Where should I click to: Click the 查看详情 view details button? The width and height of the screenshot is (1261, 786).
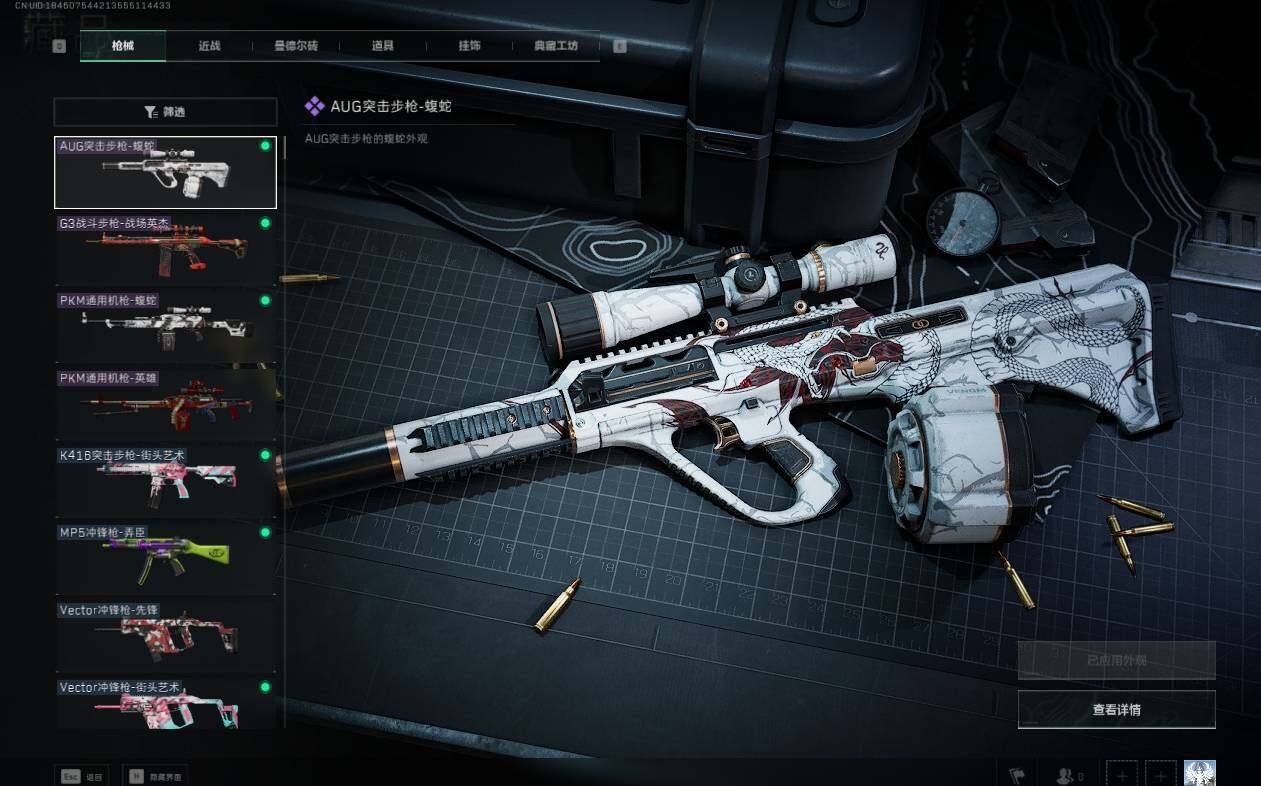(1116, 710)
